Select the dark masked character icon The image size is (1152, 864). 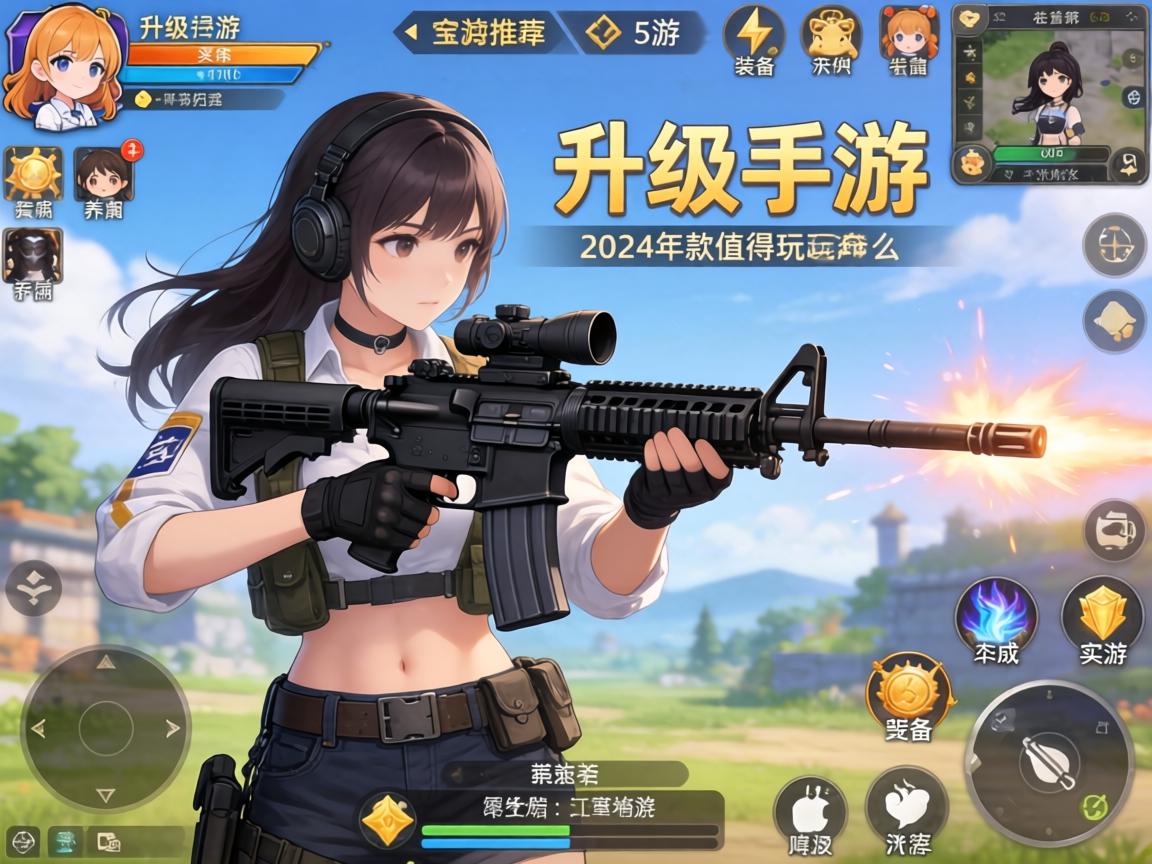(33, 256)
